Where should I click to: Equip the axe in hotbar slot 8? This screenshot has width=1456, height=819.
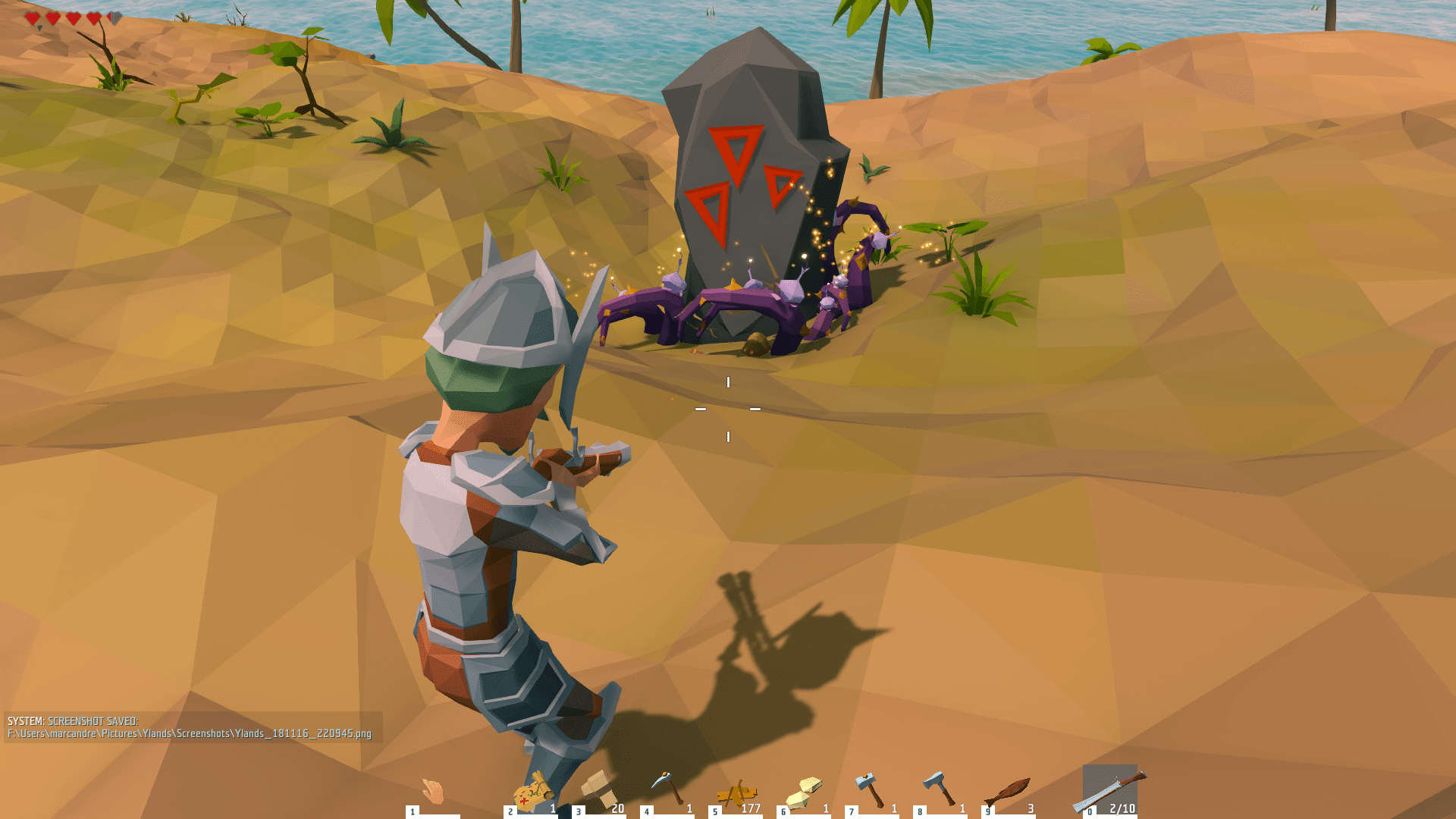coord(940,789)
